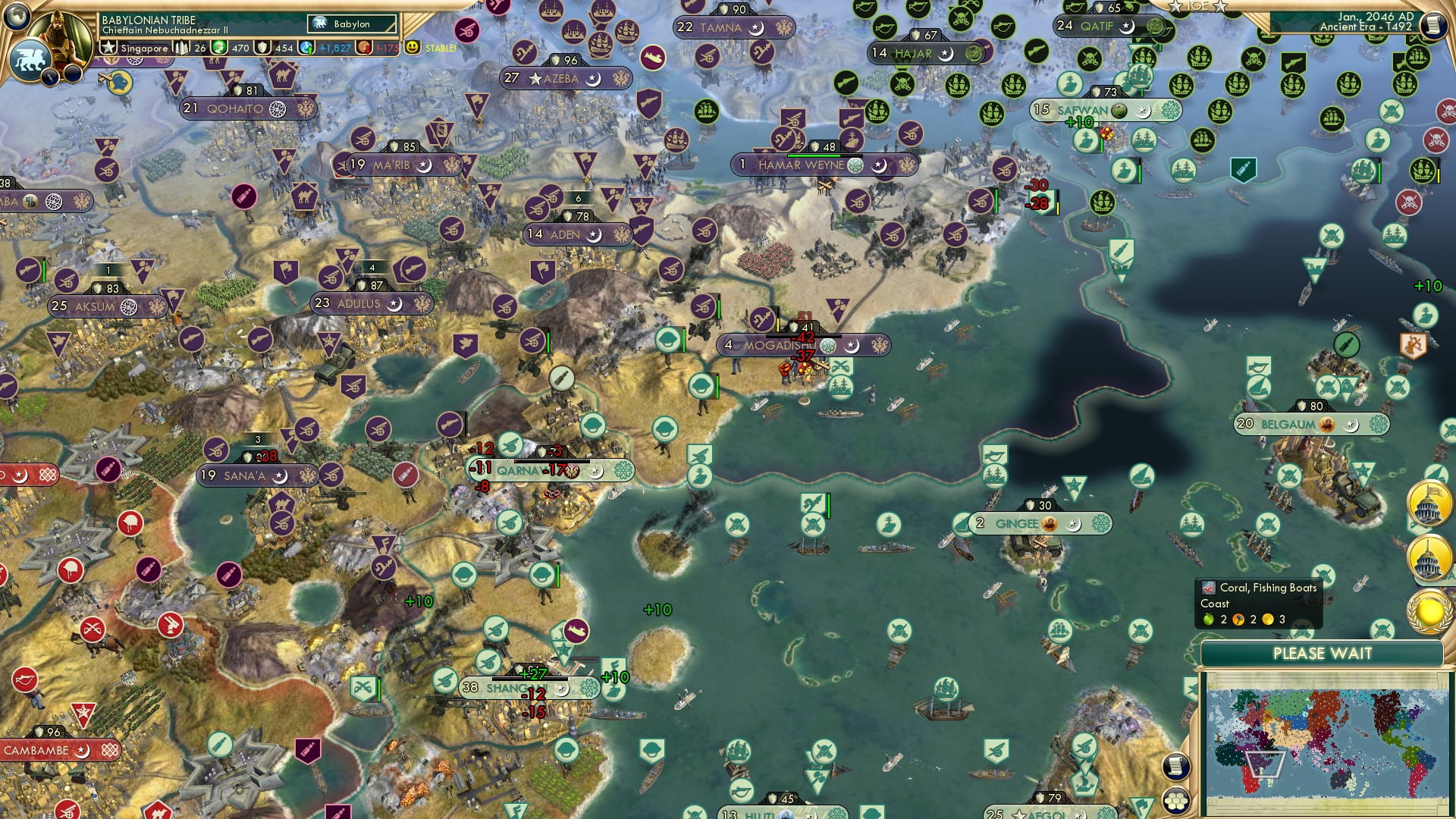
Task: Click the Singapore city-state star icon
Action: pos(107,47)
